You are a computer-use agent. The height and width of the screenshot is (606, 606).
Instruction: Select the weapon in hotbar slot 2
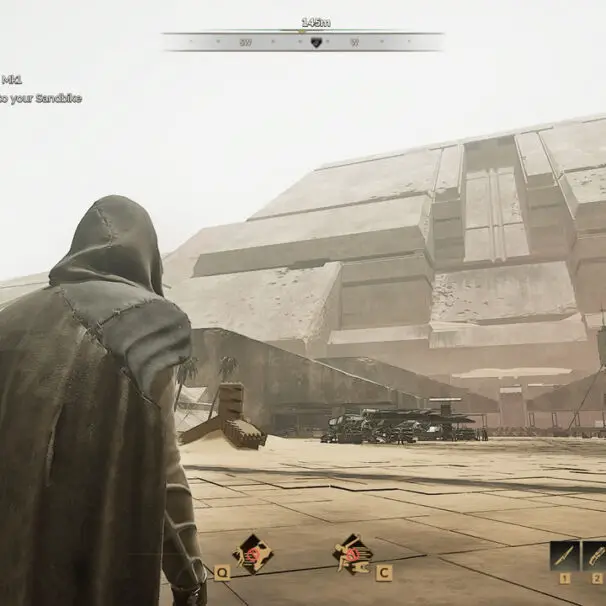[595, 555]
